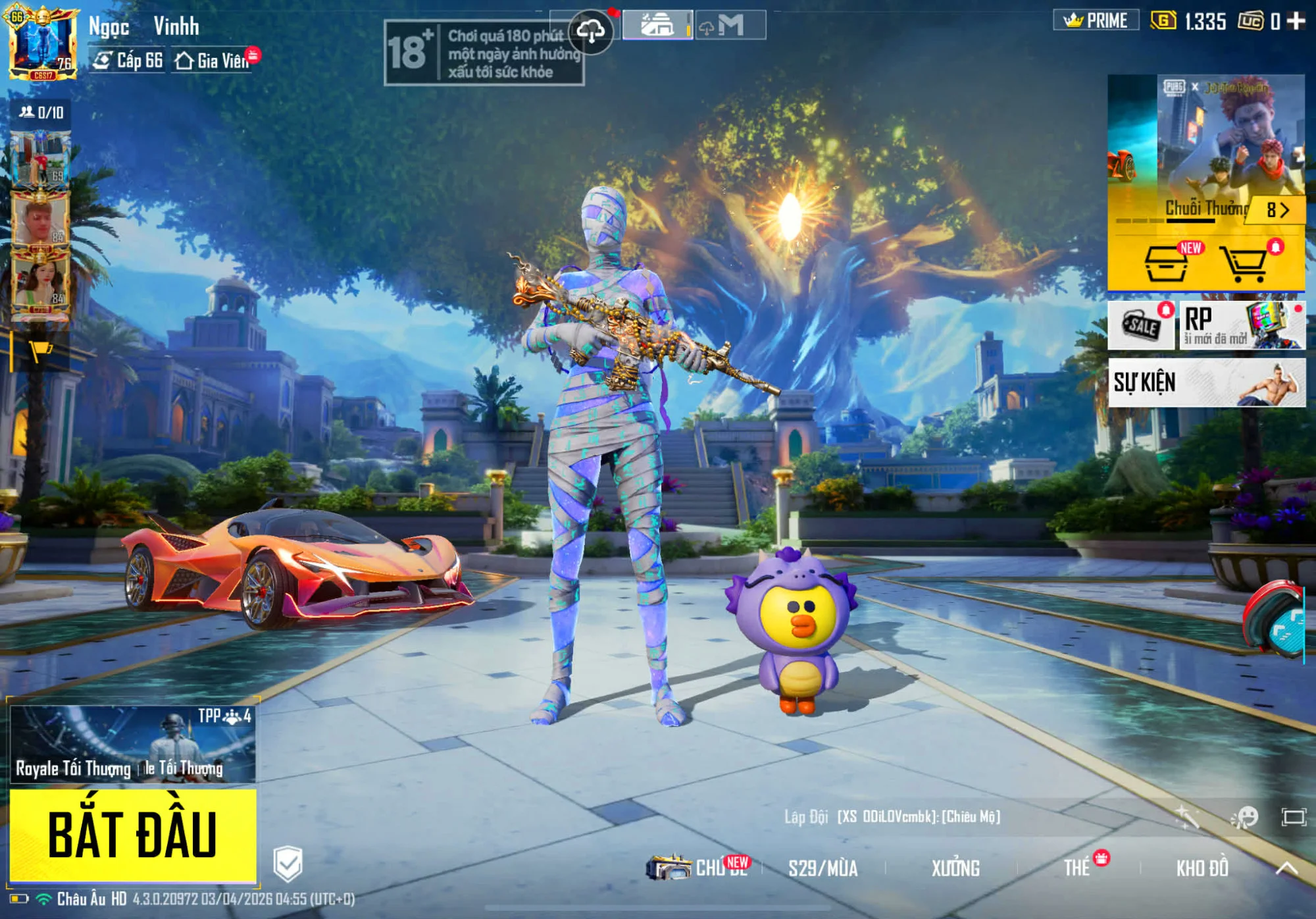Open the THẺ menu entry

pyautogui.click(x=1077, y=868)
